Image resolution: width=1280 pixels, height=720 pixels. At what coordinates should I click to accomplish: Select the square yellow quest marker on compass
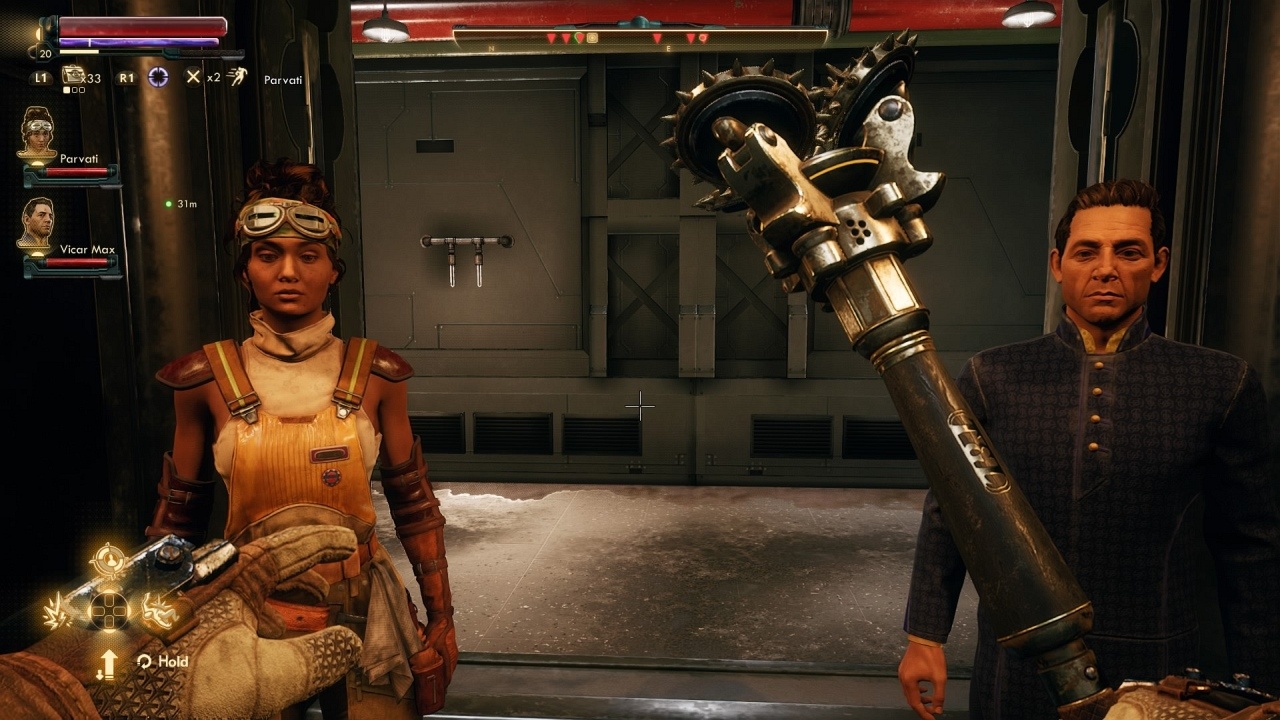click(x=592, y=38)
